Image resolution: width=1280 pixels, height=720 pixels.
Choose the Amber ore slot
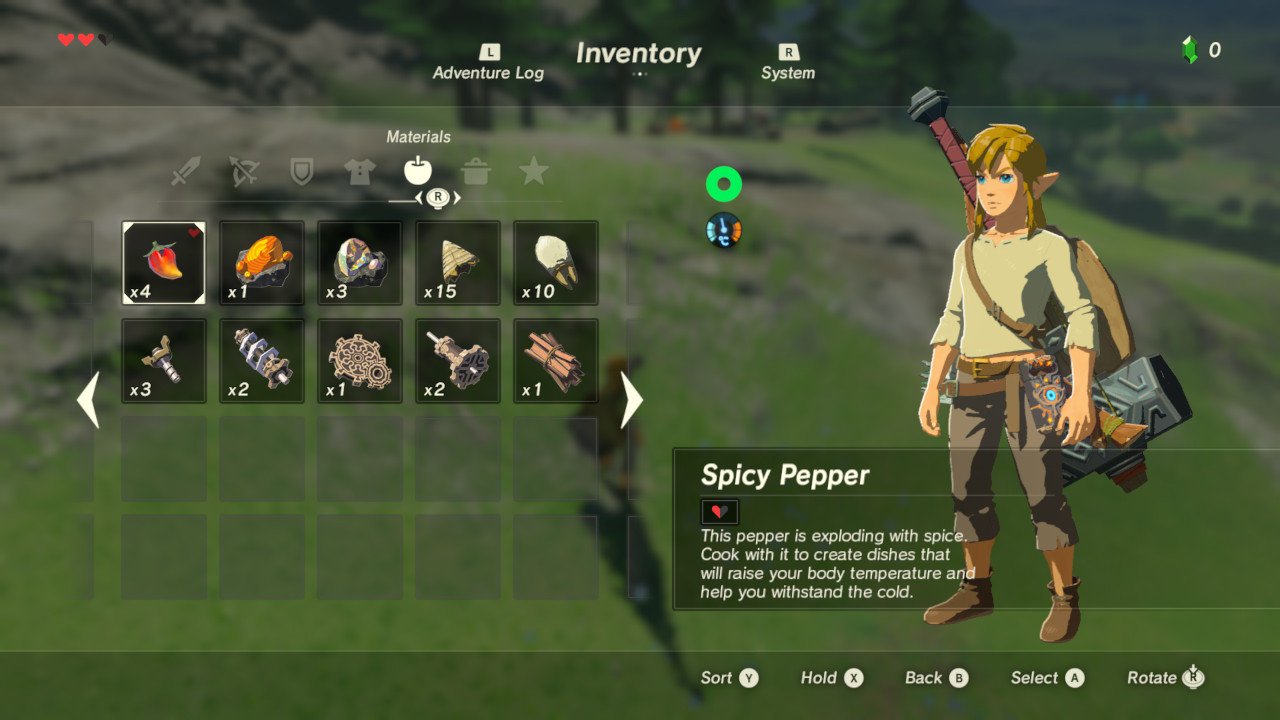click(x=262, y=263)
